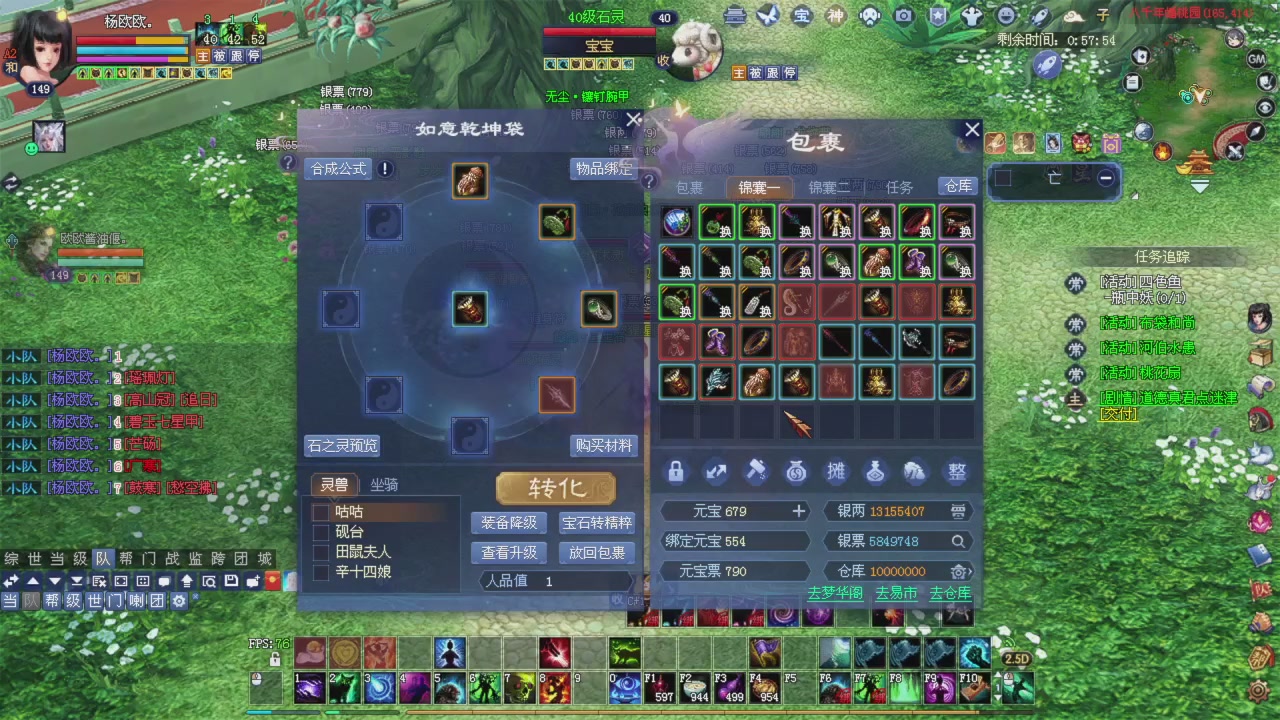Check the 咕咕 checkbox in the pet list
1280x720 pixels.
pos(321,511)
